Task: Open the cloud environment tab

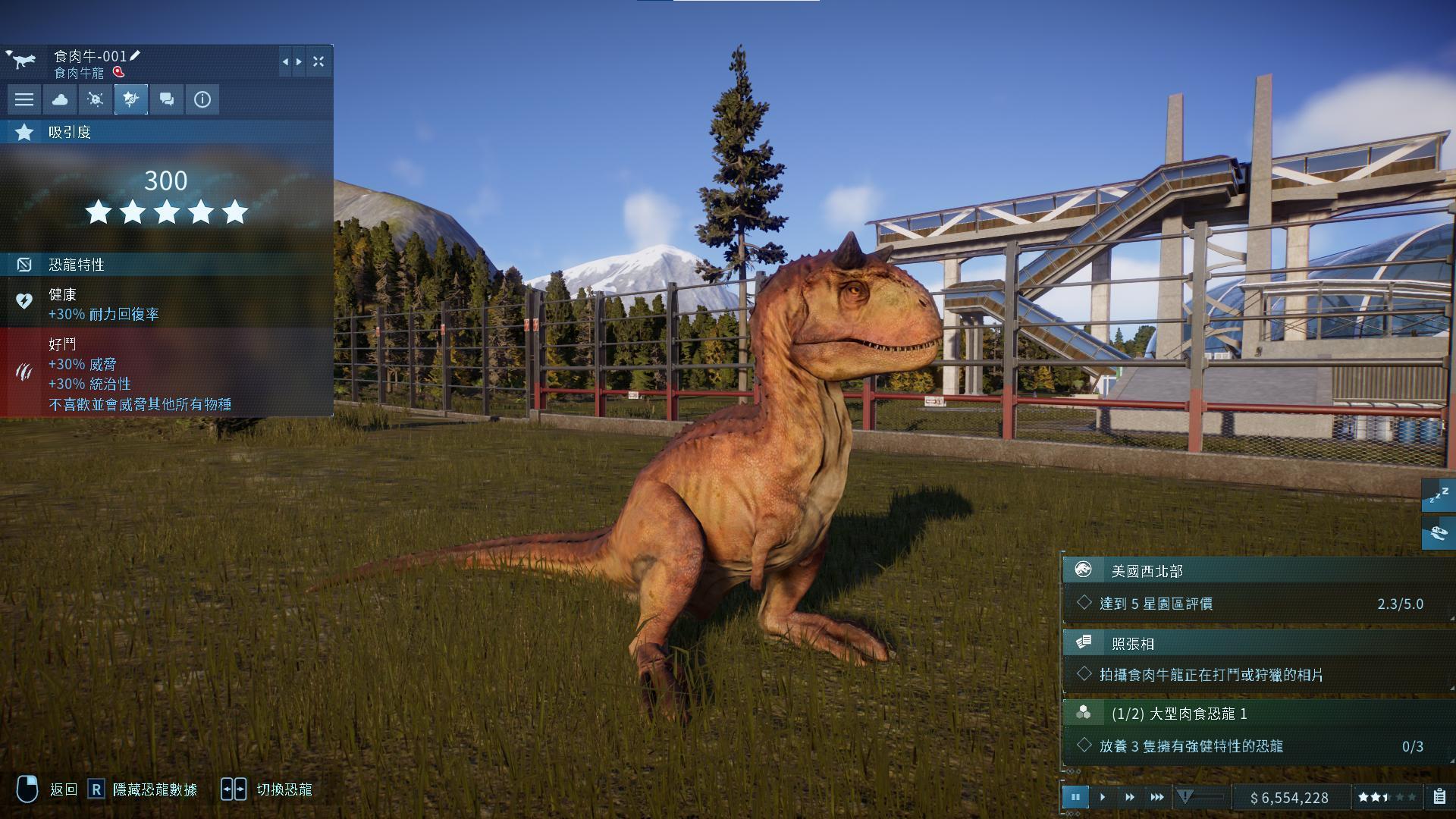Action: tap(60, 99)
